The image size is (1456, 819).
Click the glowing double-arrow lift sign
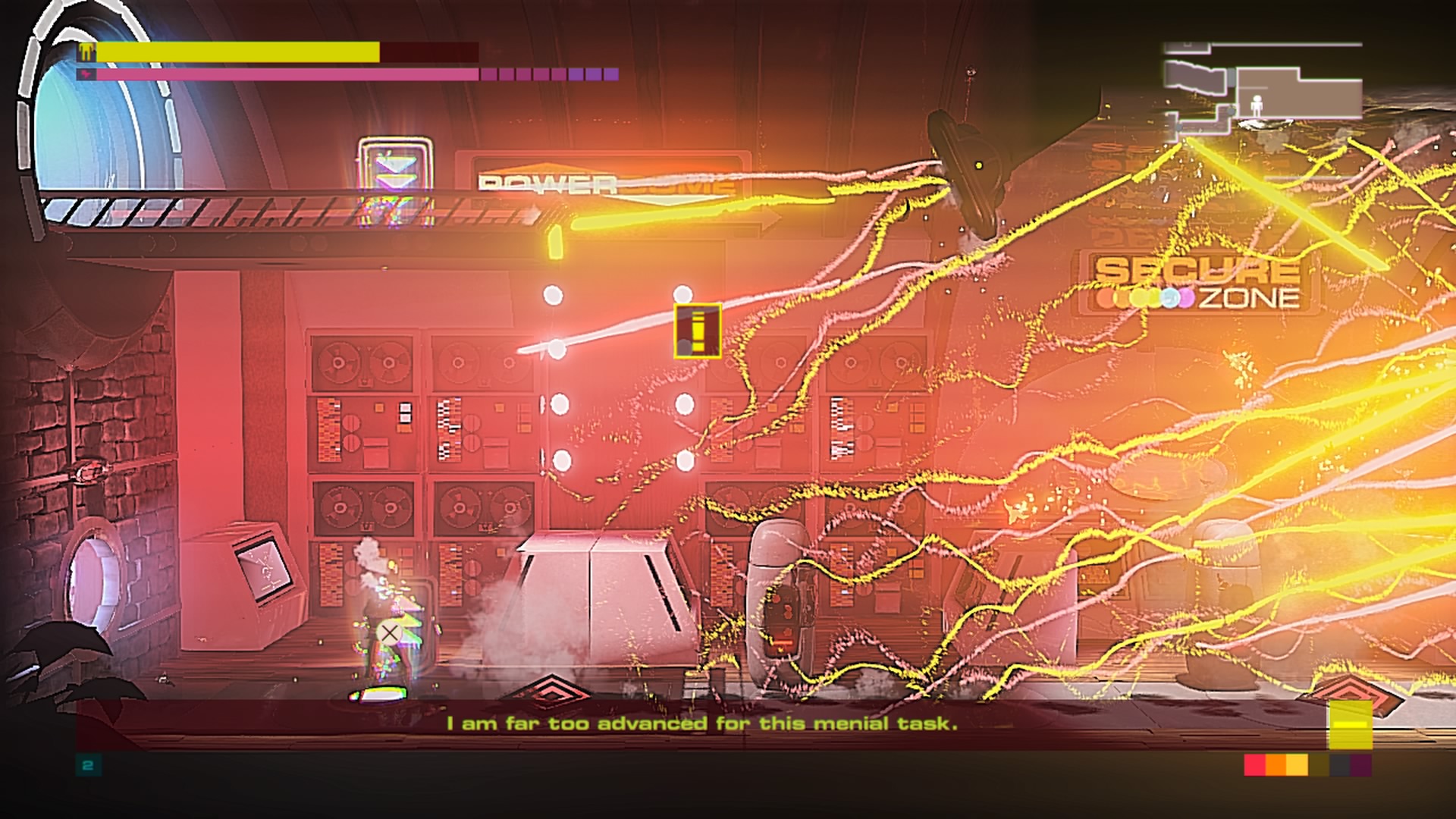[394, 165]
